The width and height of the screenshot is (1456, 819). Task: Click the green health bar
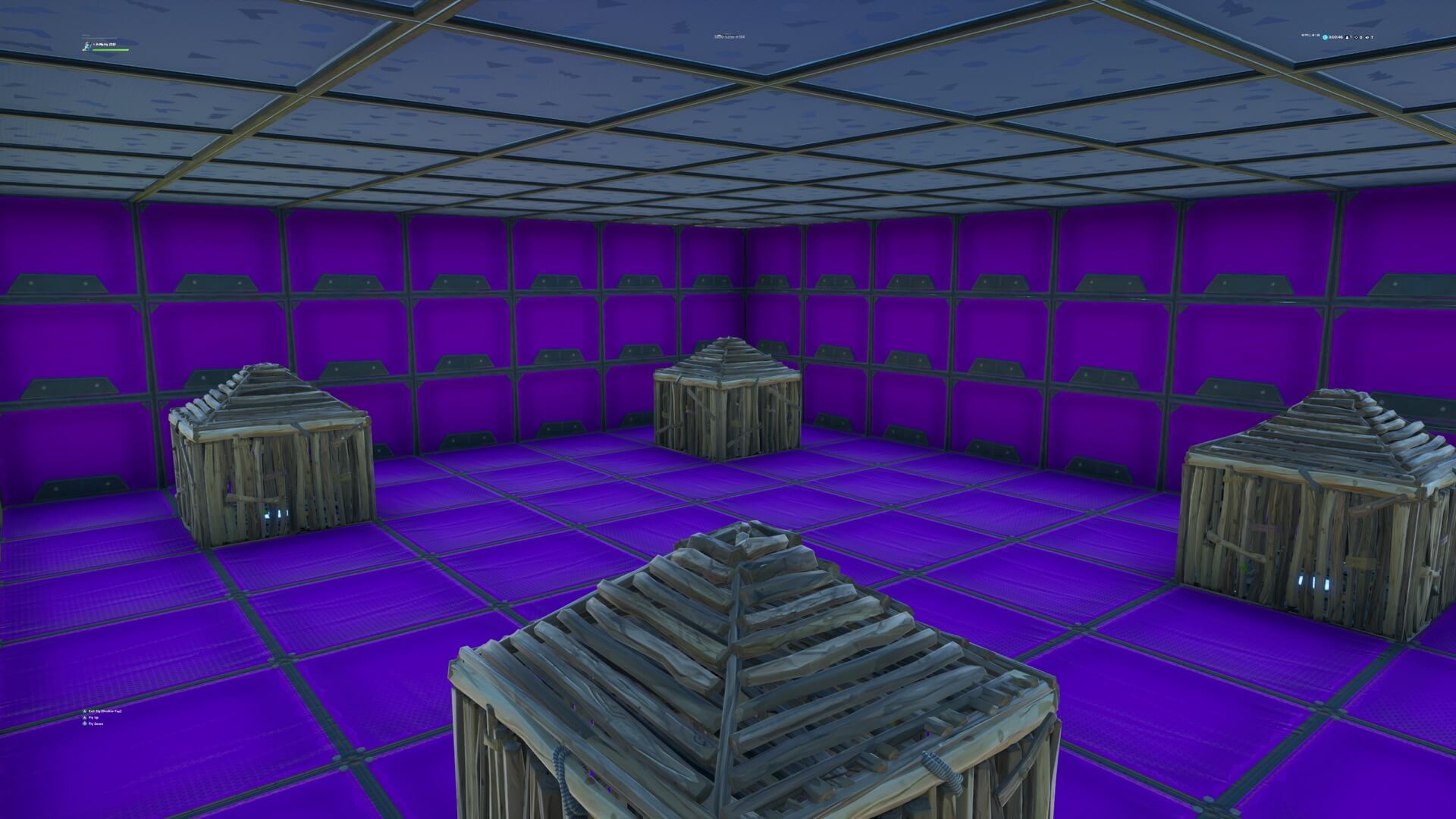coord(110,49)
